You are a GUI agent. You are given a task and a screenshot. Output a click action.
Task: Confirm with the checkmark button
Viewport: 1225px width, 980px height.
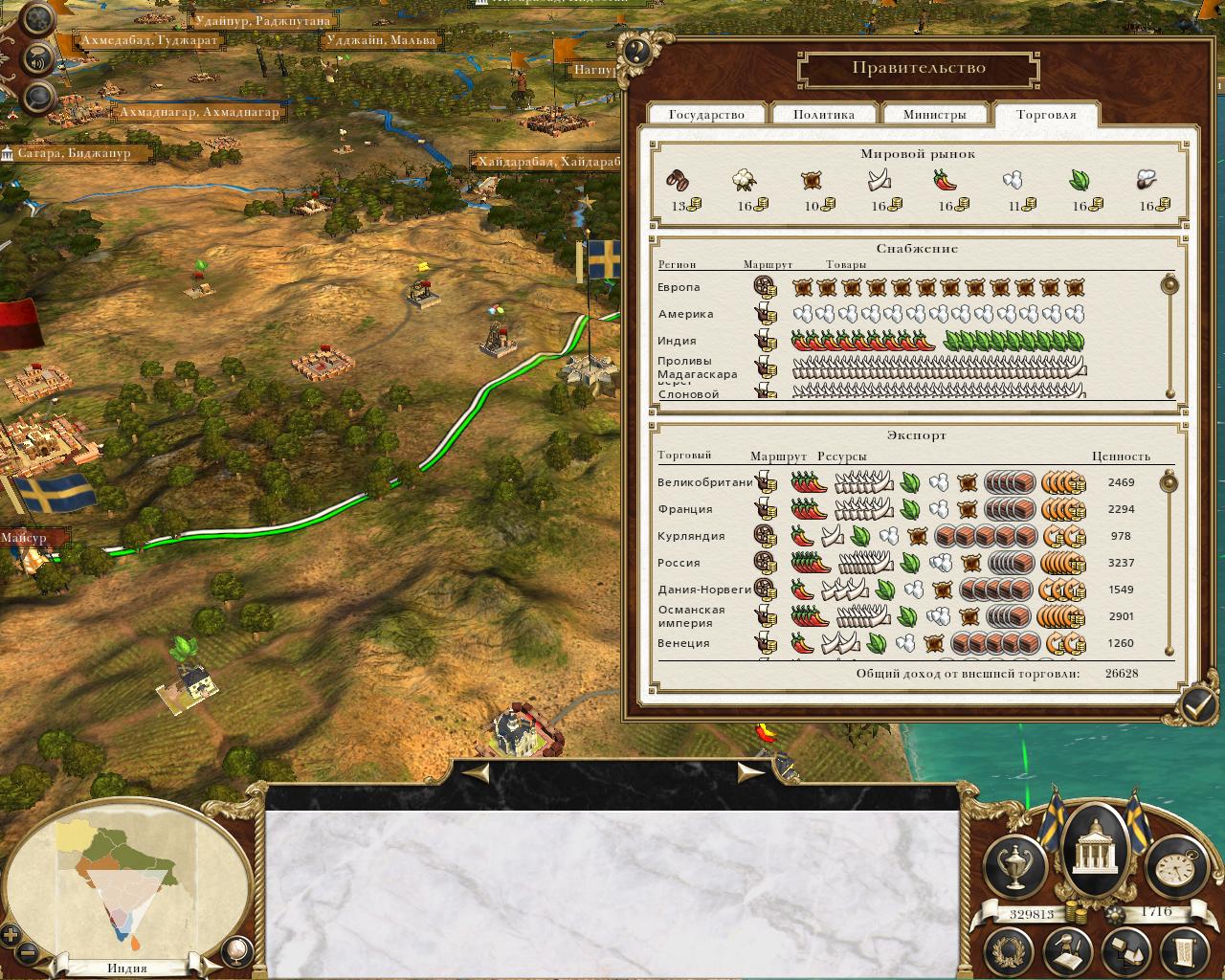tap(1197, 705)
